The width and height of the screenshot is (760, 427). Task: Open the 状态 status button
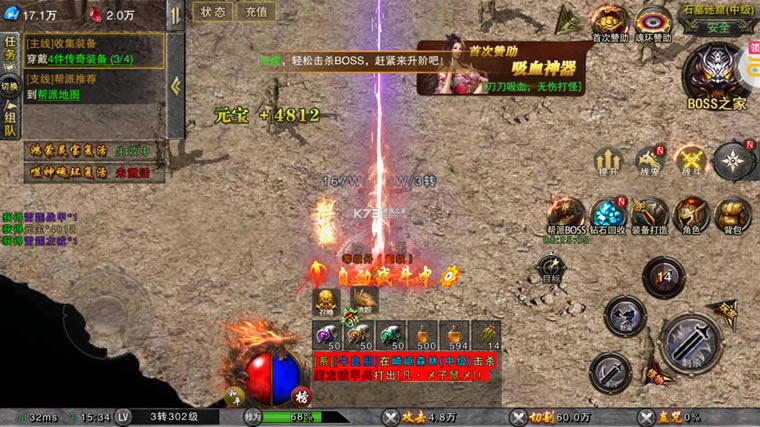213,12
